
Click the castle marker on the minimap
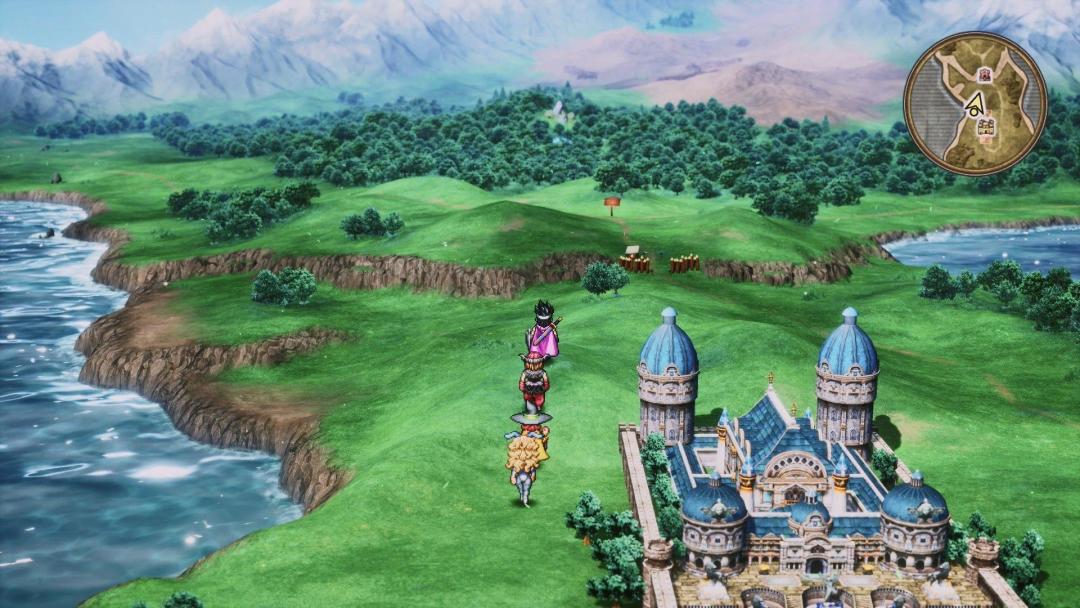point(987,127)
